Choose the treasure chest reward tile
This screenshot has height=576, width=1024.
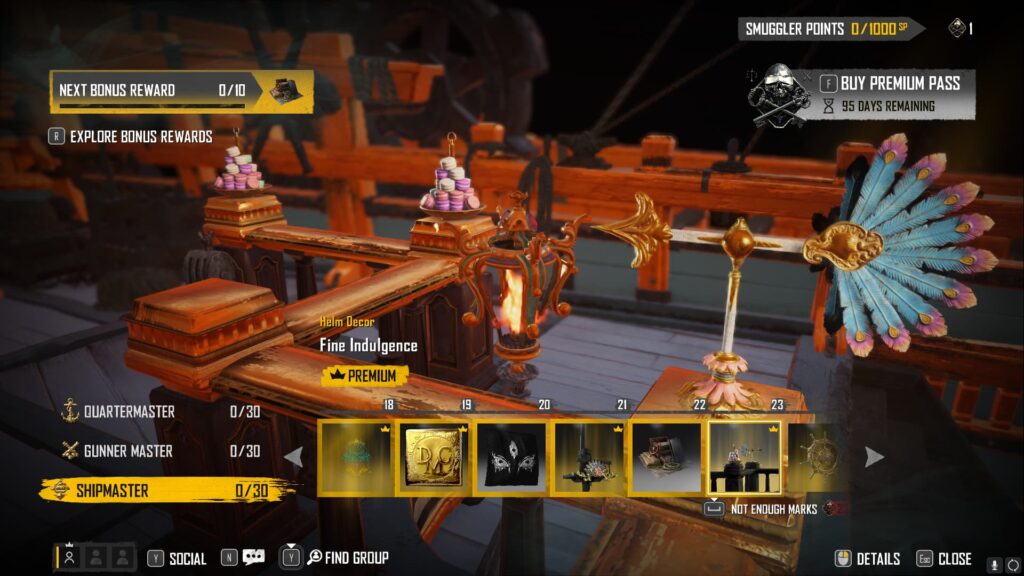pos(666,457)
